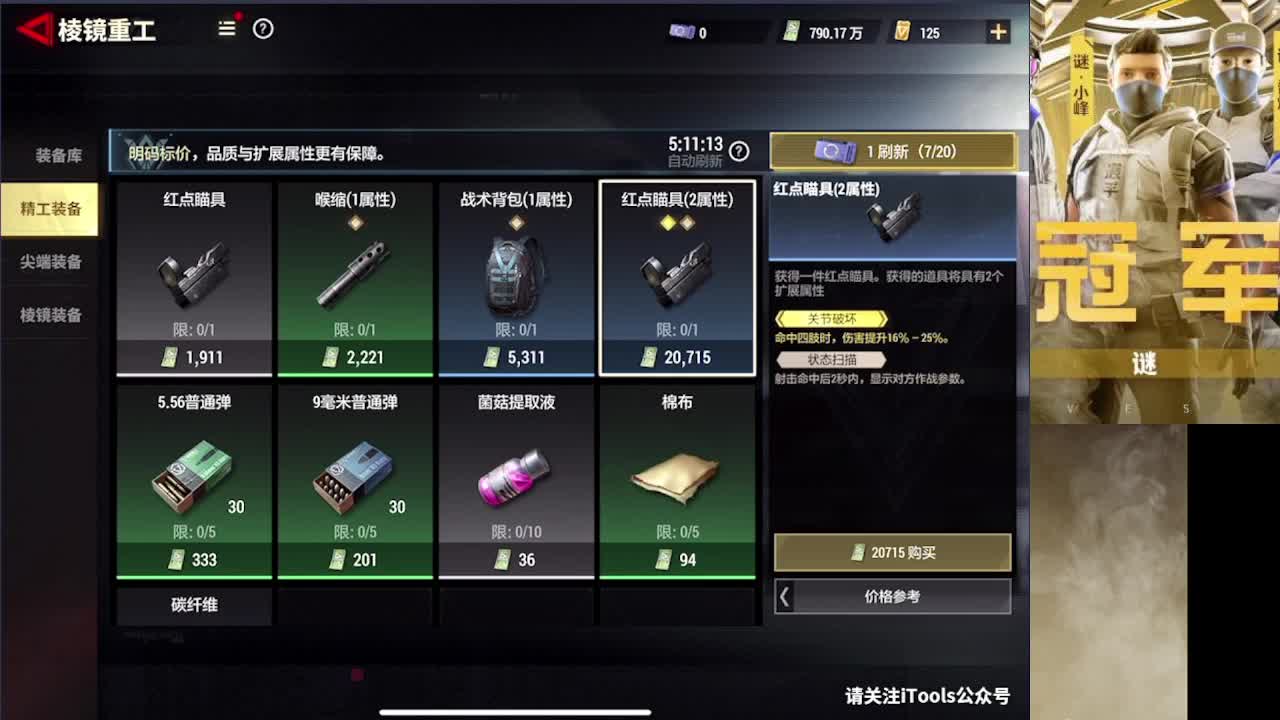Click the help question mark icon in top bar
Viewport: 1280px width, 720px height.
coord(262,29)
